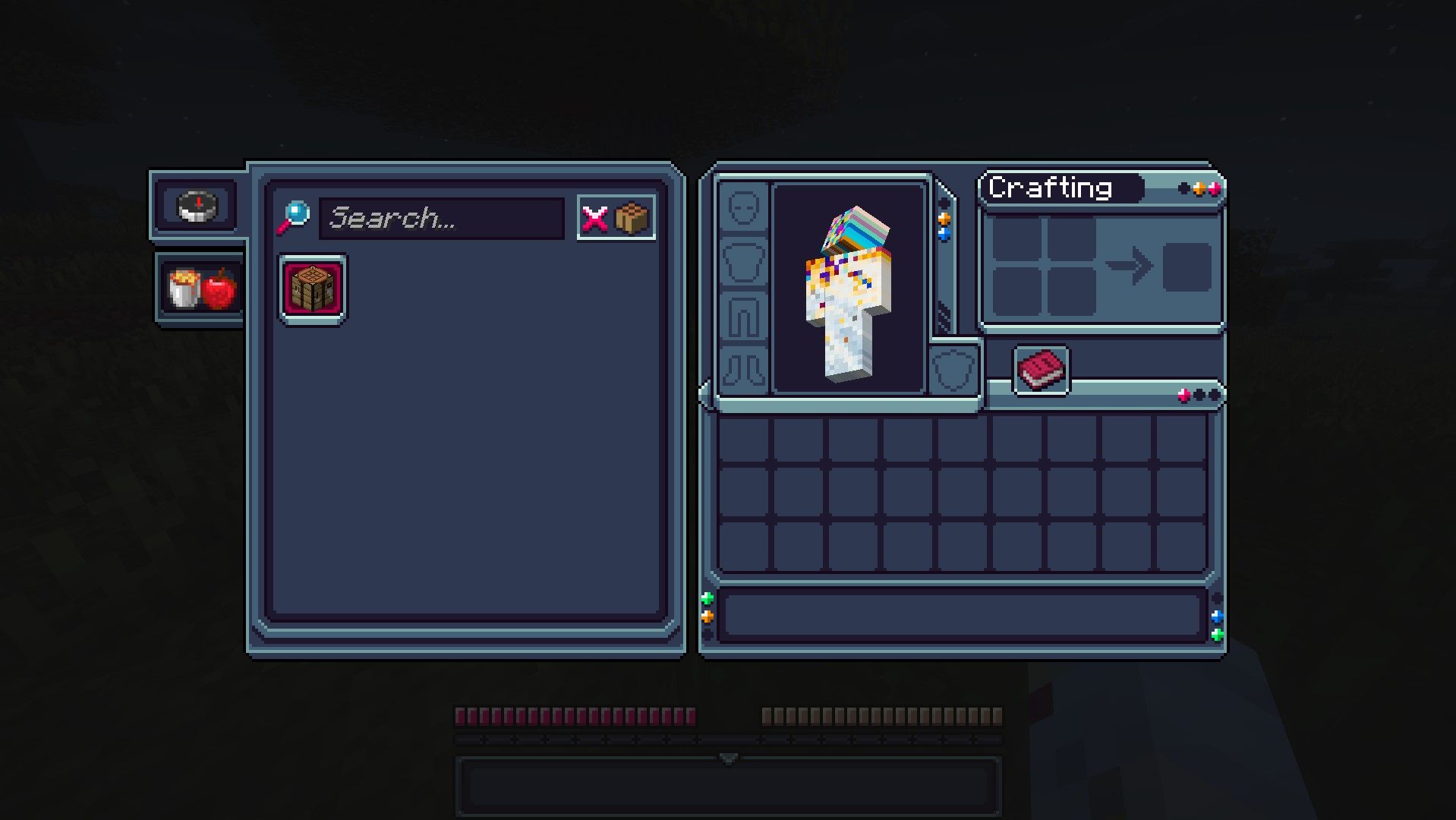Click the recipe search field
Viewport: 1456px width, 820px height.
pos(441,219)
